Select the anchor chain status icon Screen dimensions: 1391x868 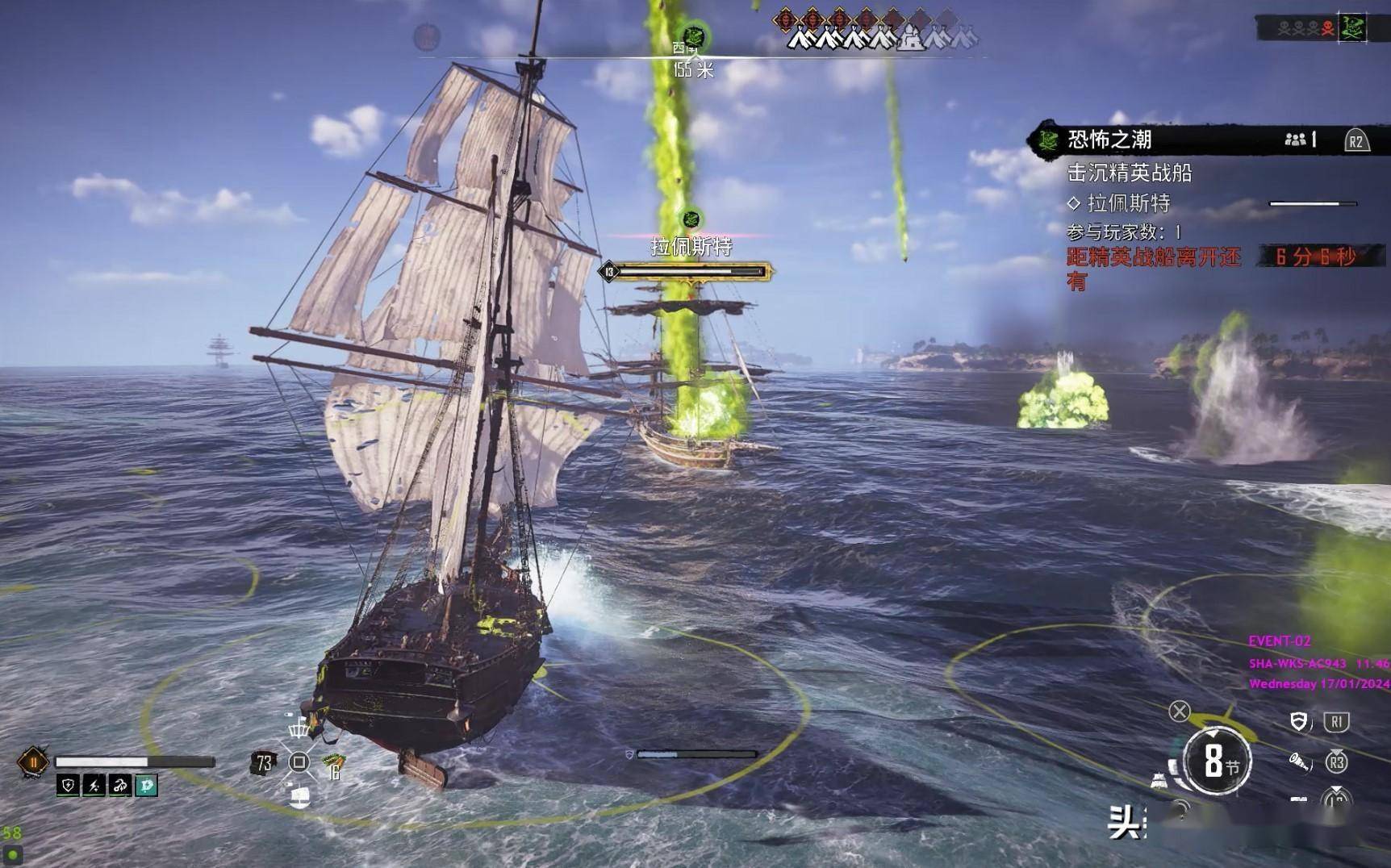pyautogui.click(x=120, y=785)
